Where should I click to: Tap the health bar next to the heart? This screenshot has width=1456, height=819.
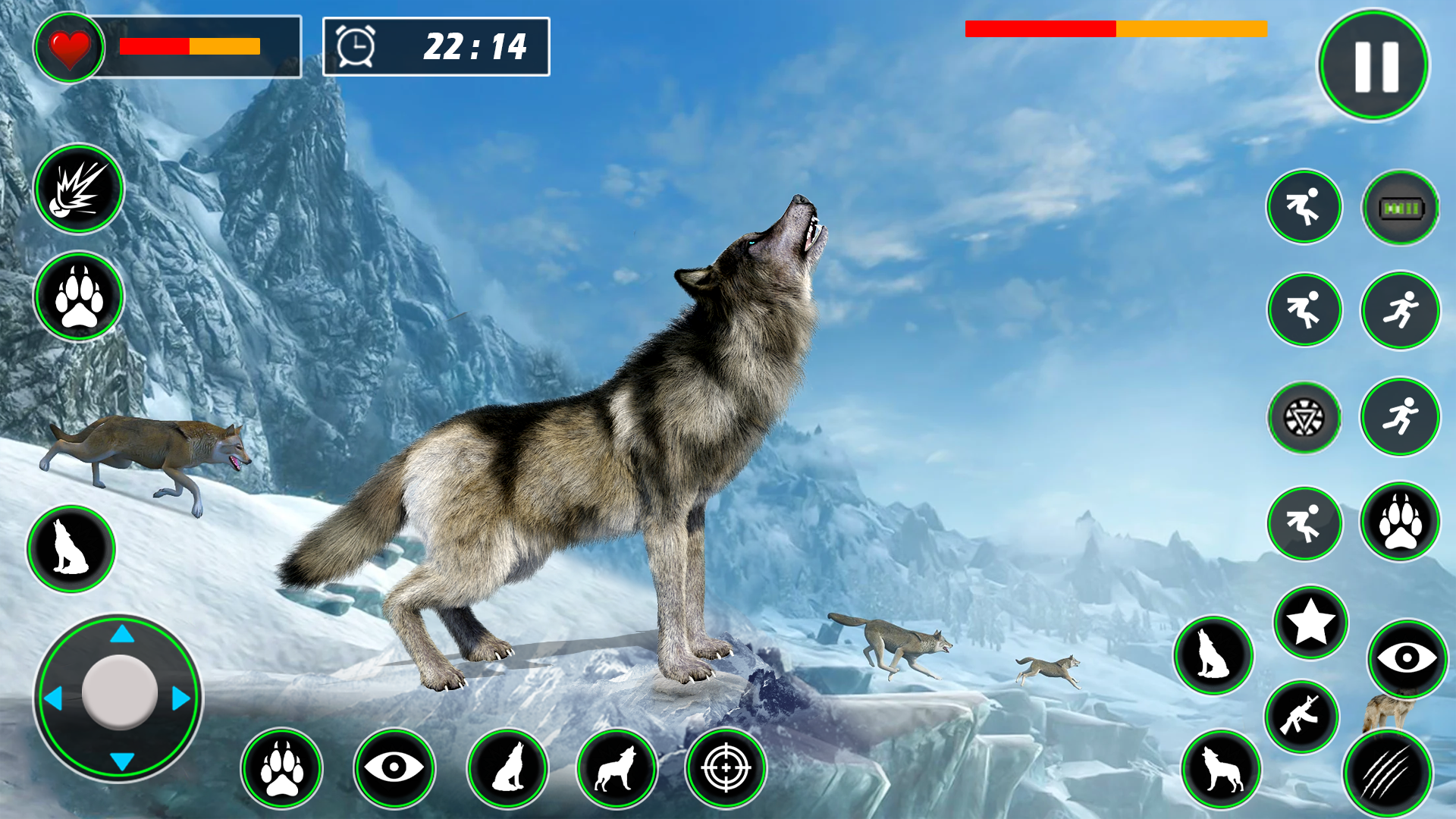point(188,47)
